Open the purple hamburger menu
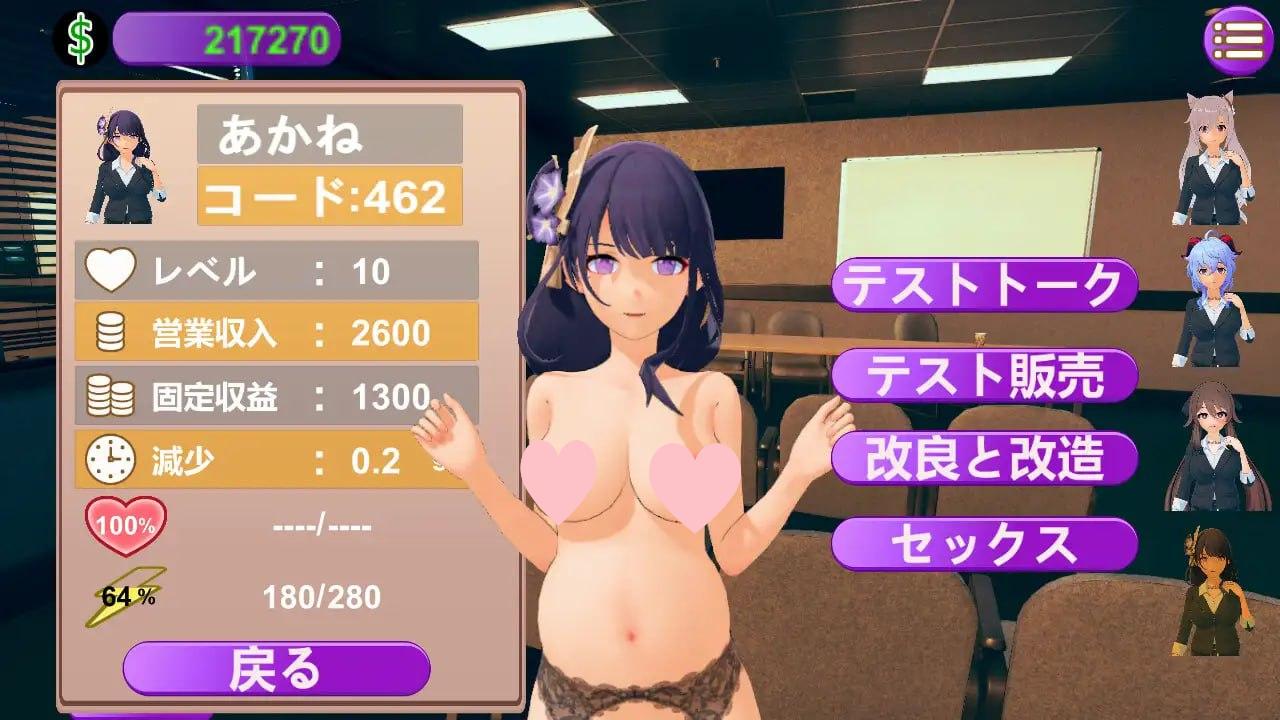This screenshot has height=720, width=1280. coord(1237,40)
